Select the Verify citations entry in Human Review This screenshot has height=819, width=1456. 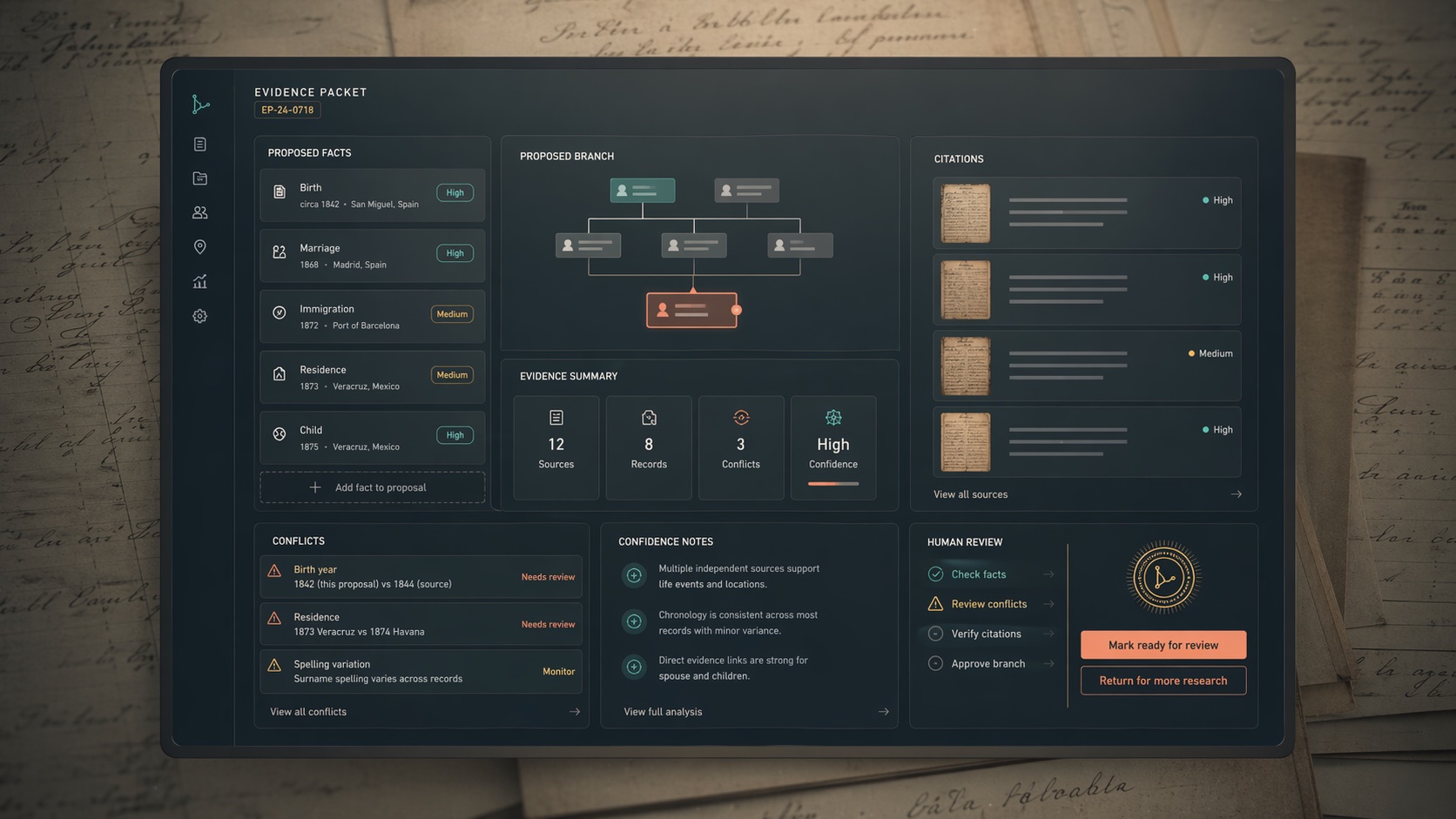point(986,633)
